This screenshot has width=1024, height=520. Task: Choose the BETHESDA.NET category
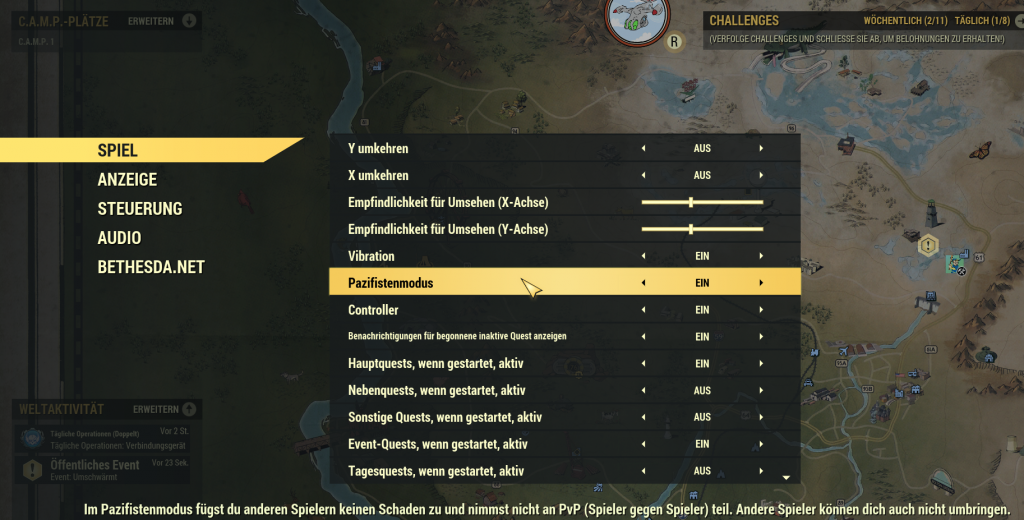tap(151, 268)
